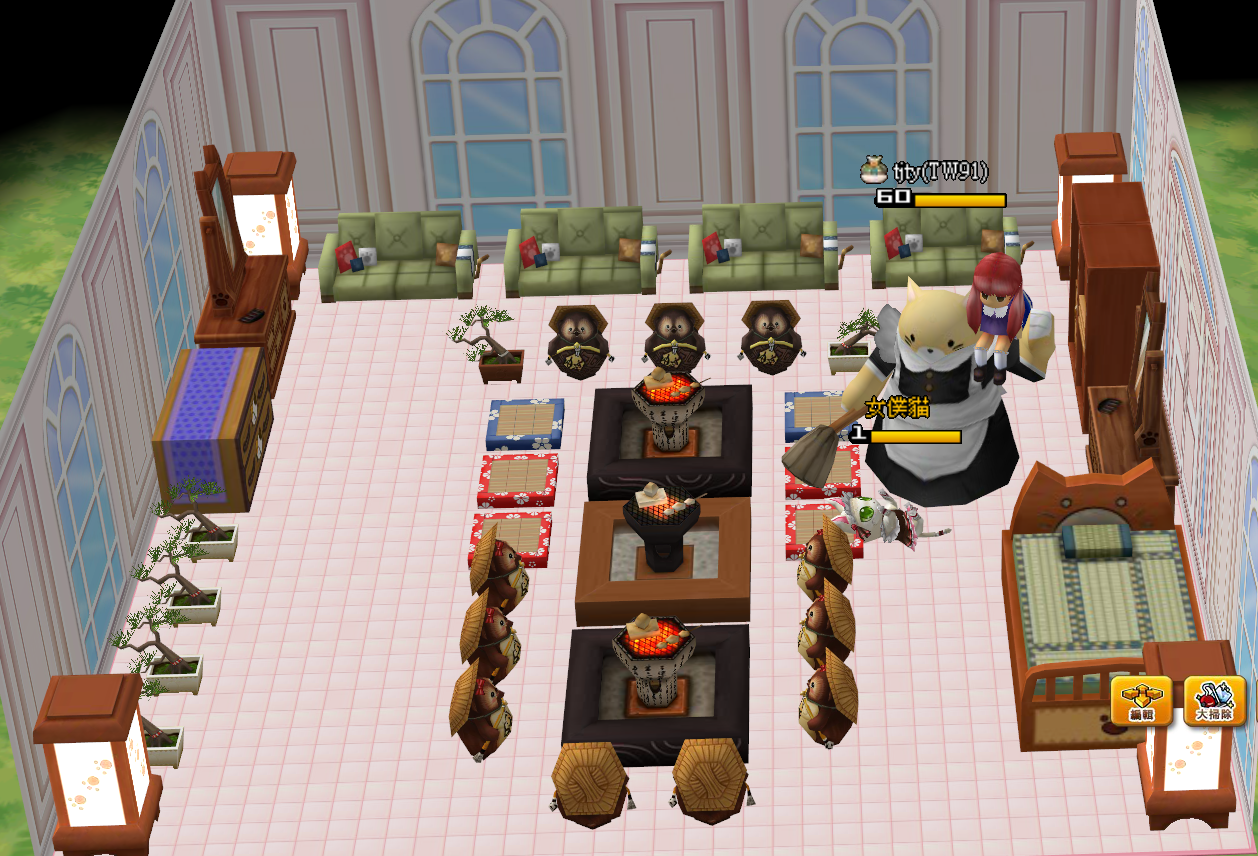
Task: Open the 編輯 room edit mode
Action: coord(1141,700)
